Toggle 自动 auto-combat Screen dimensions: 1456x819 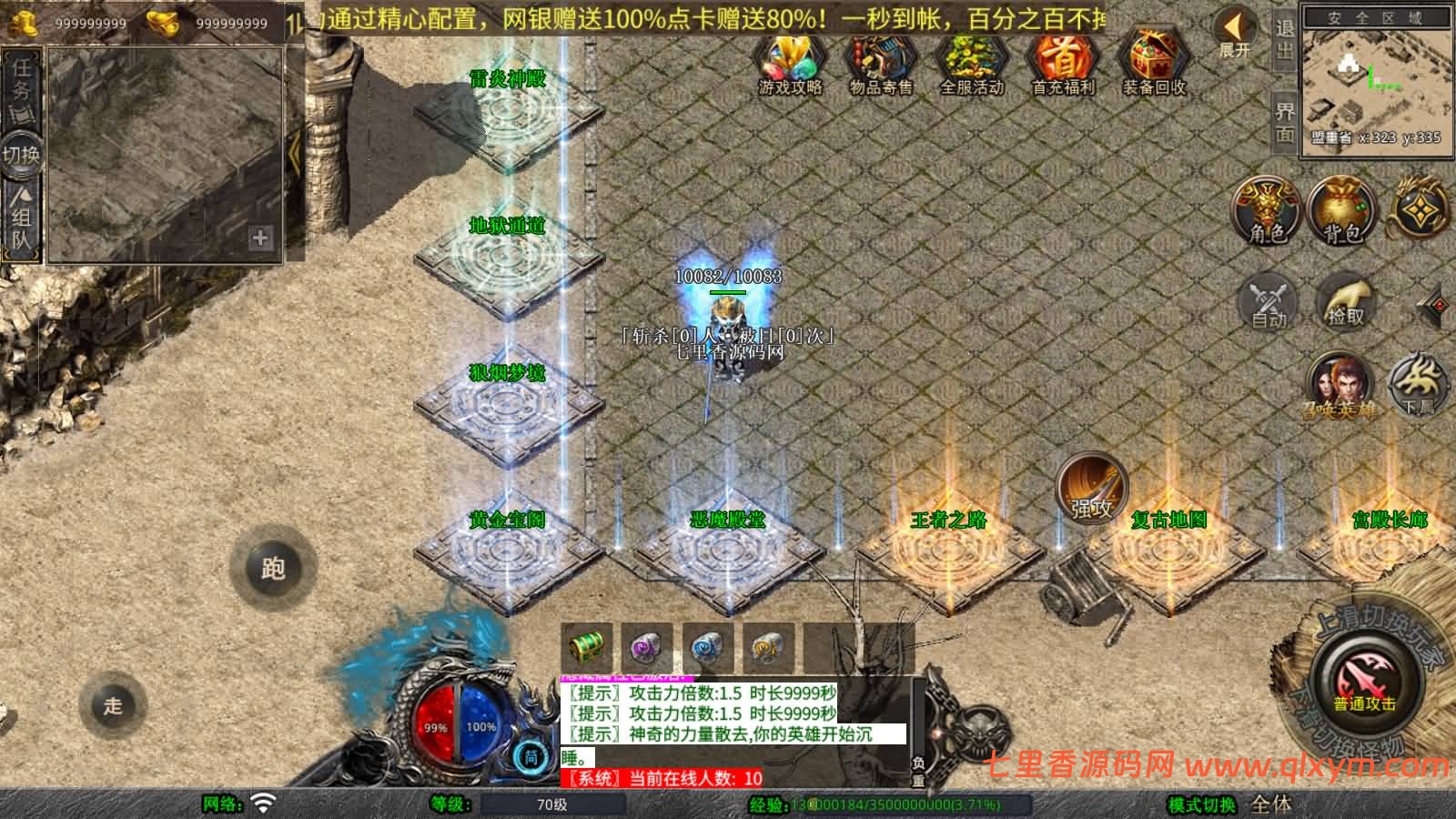(x=1269, y=300)
